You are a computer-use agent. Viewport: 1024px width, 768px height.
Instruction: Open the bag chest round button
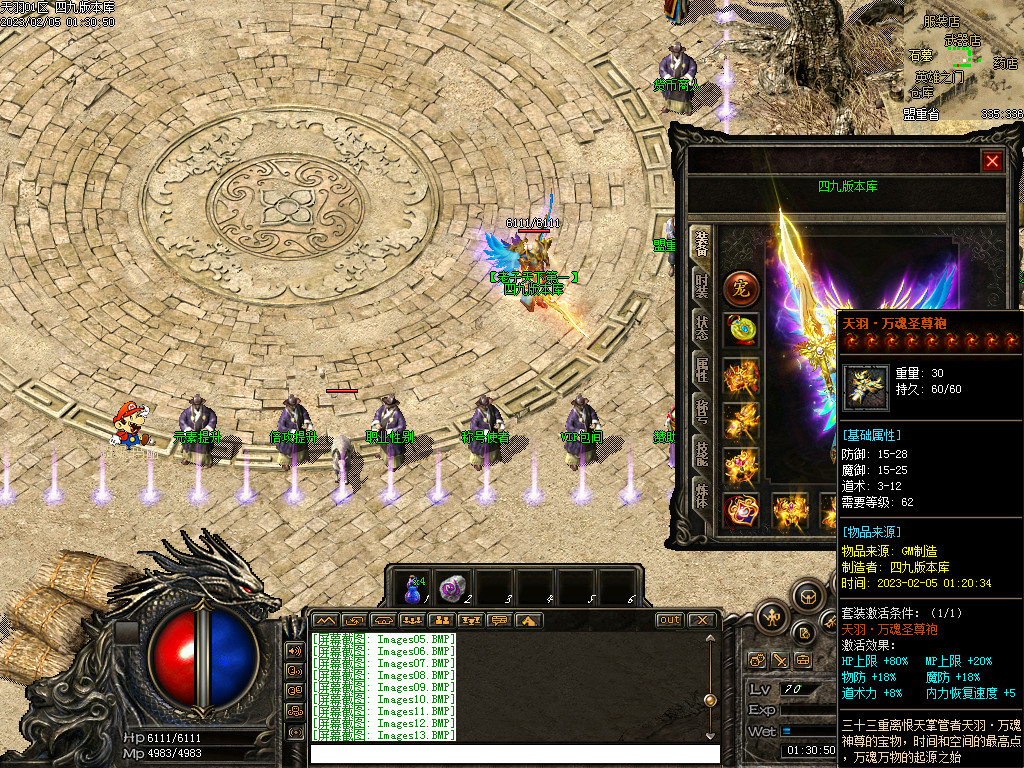807,597
